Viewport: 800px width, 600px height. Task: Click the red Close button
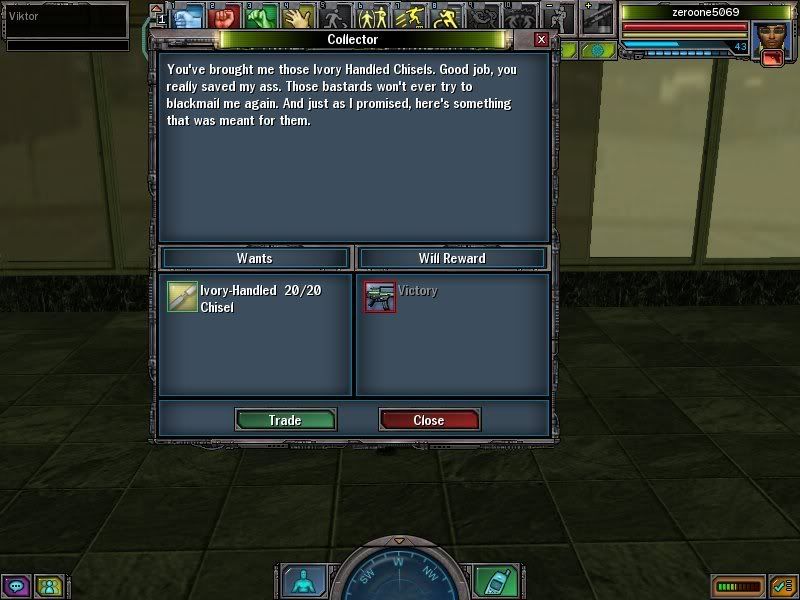pos(429,420)
